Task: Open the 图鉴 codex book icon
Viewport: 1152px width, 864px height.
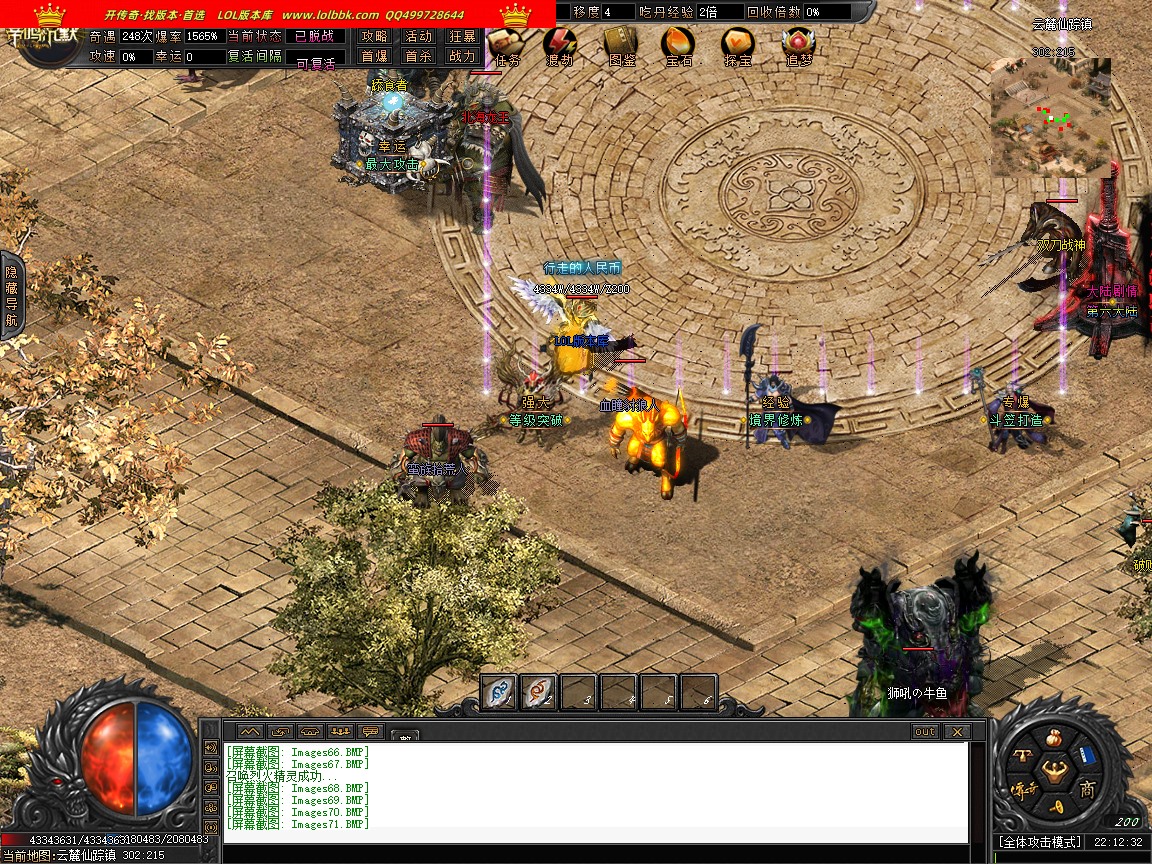Action: [x=620, y=44]
